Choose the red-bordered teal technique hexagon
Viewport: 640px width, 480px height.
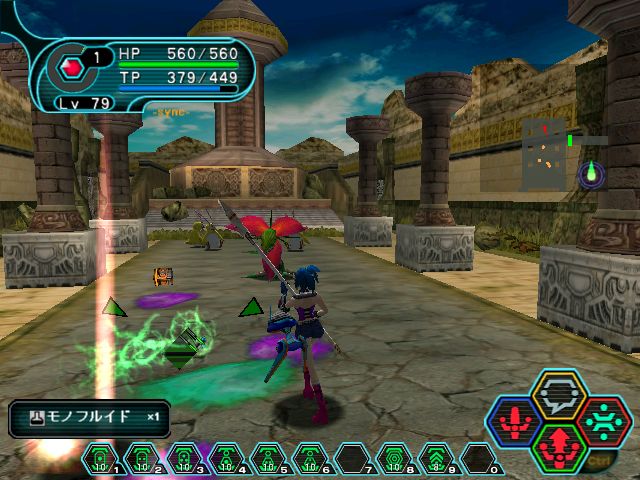pyautogui.click(x=605, y=420)
